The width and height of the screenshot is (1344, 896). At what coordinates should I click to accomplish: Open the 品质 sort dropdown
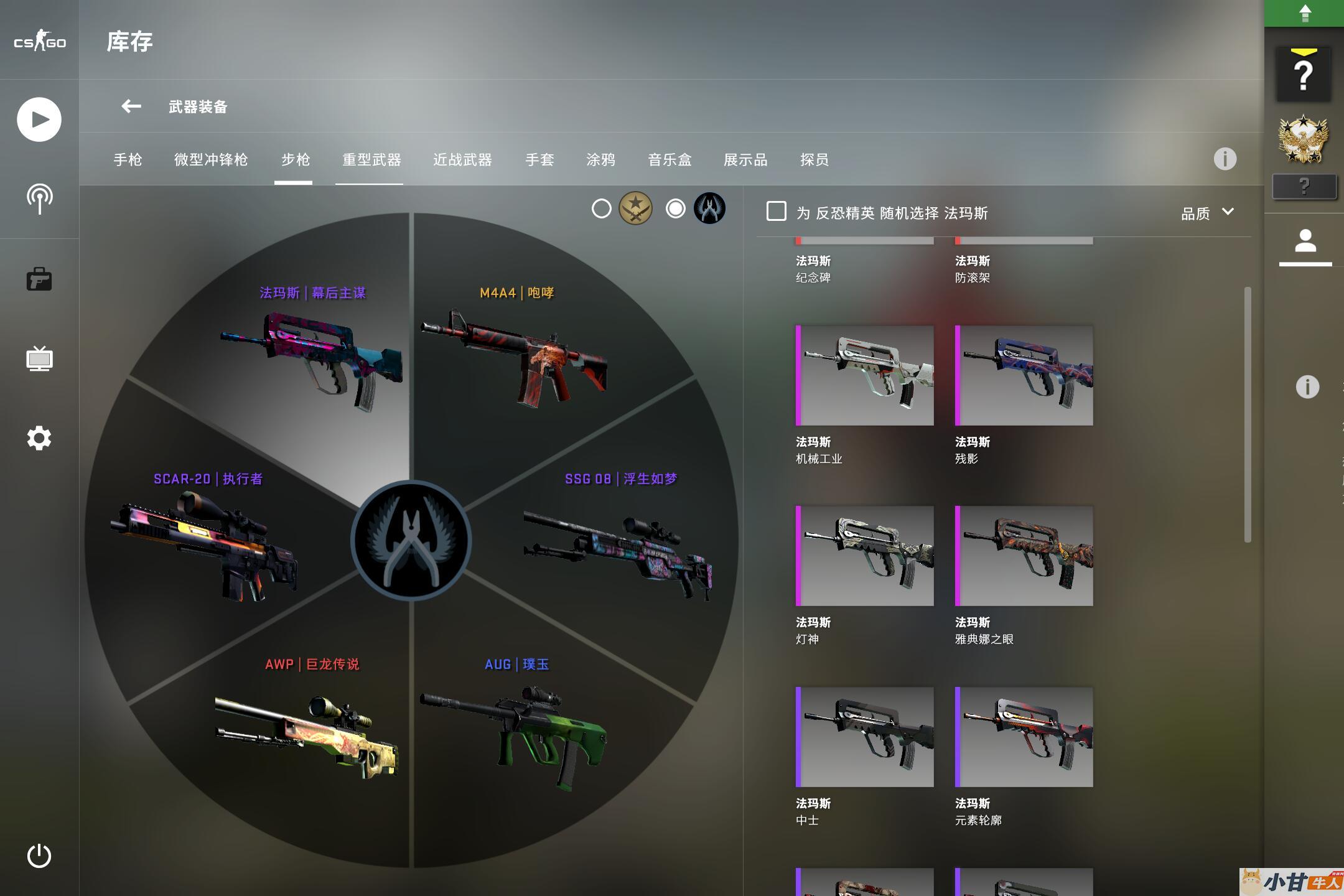[x=1207, y=213]
